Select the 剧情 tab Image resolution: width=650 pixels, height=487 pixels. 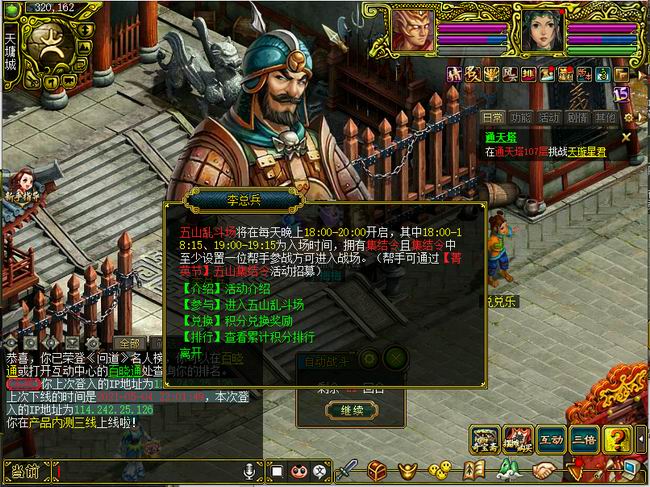point(577,117)
